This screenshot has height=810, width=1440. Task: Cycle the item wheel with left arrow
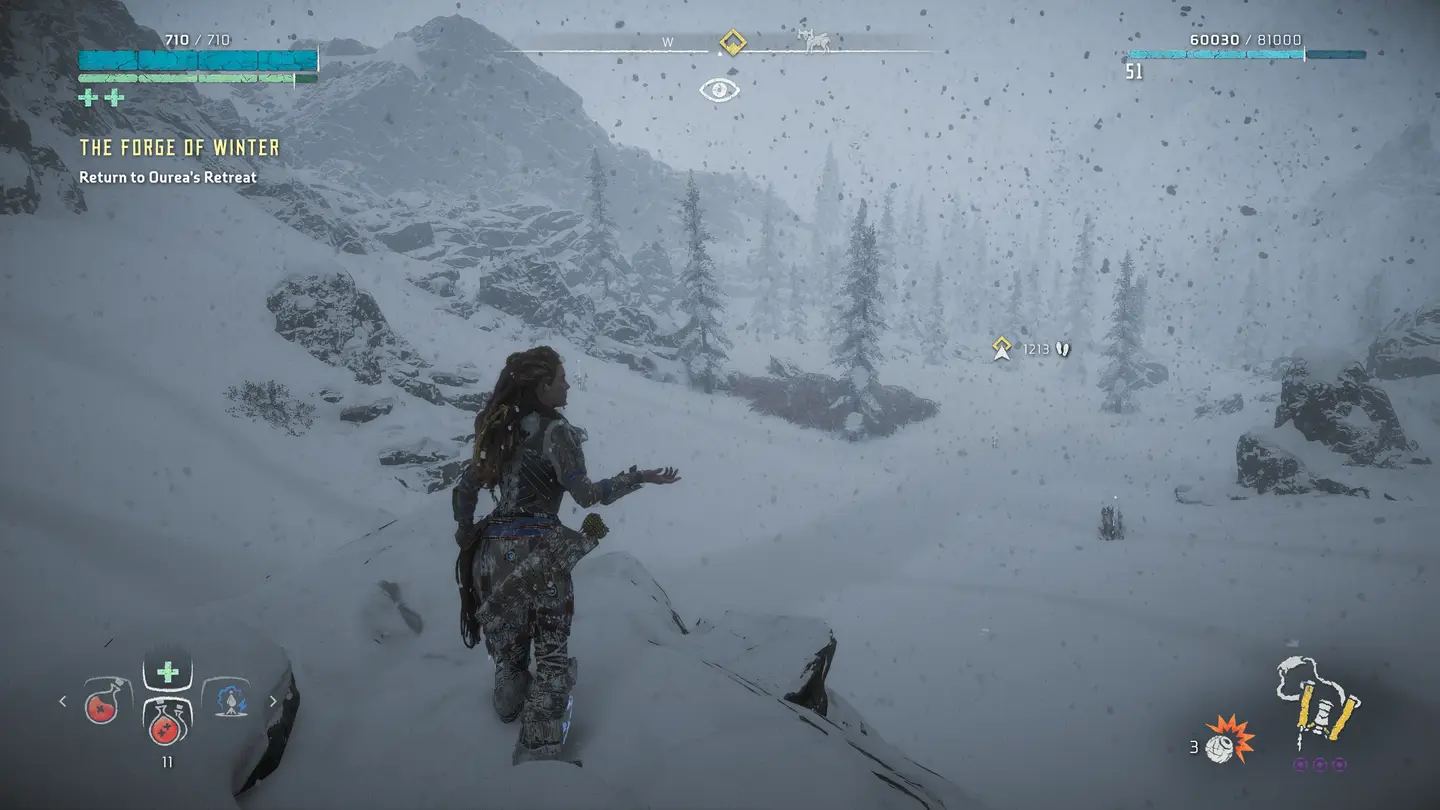point(63,702)
